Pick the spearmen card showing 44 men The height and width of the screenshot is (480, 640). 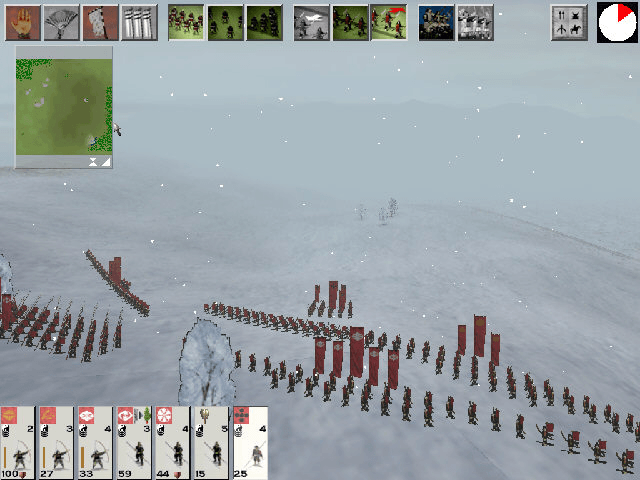click(172, 442)
